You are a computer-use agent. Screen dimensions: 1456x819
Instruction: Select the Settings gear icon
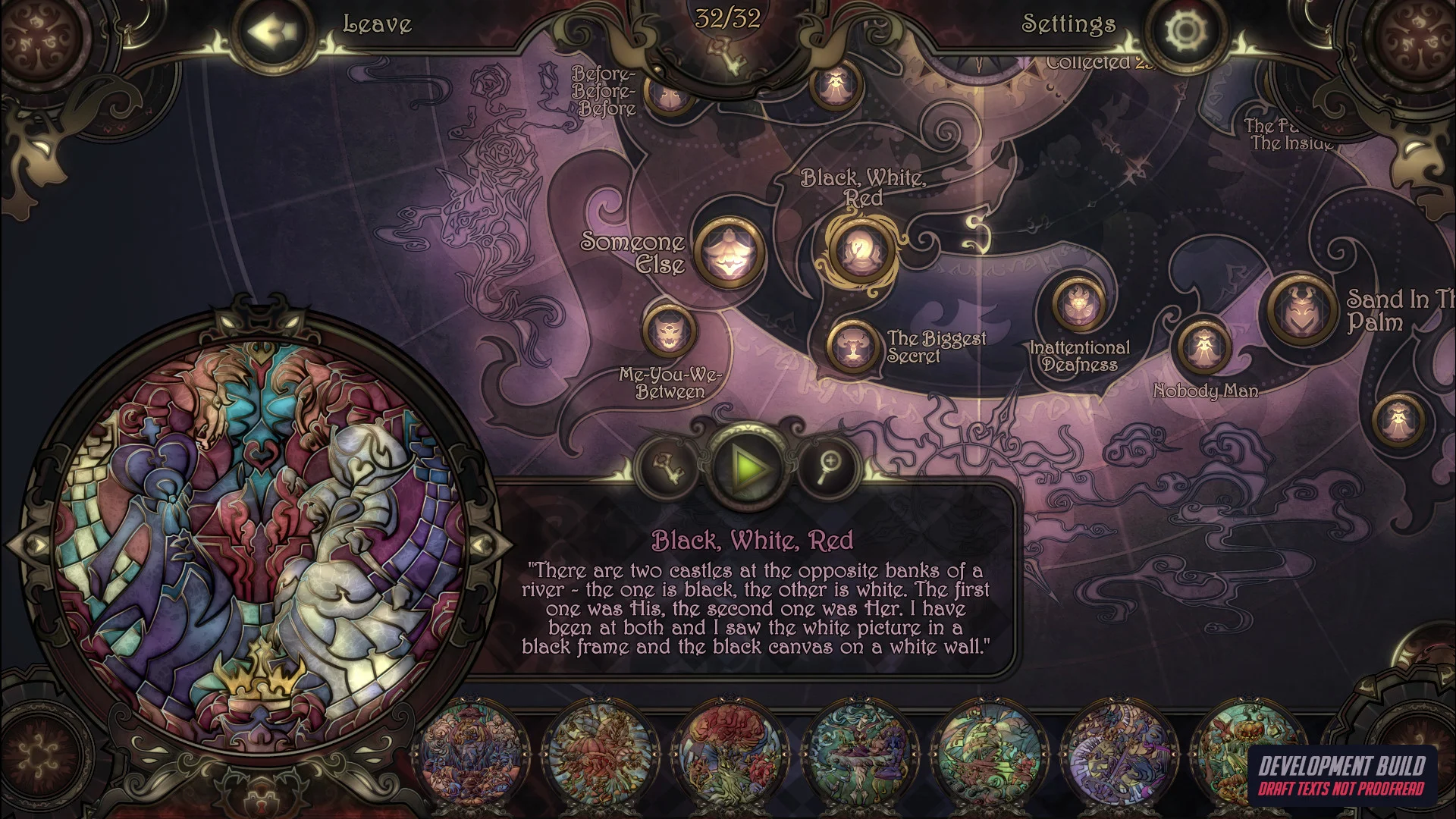1186,29
